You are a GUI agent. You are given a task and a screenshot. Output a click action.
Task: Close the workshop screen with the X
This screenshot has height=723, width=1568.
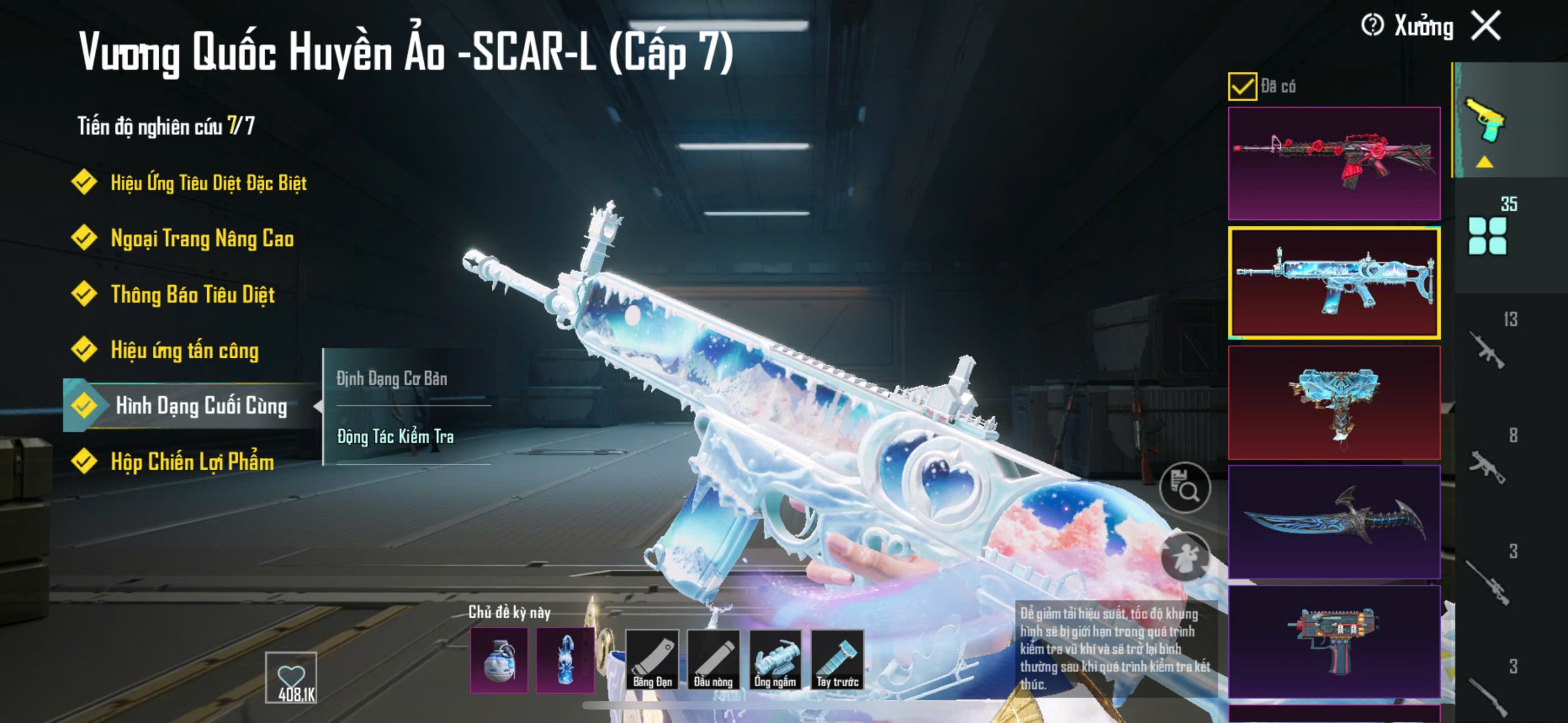tap(1487, 26)
